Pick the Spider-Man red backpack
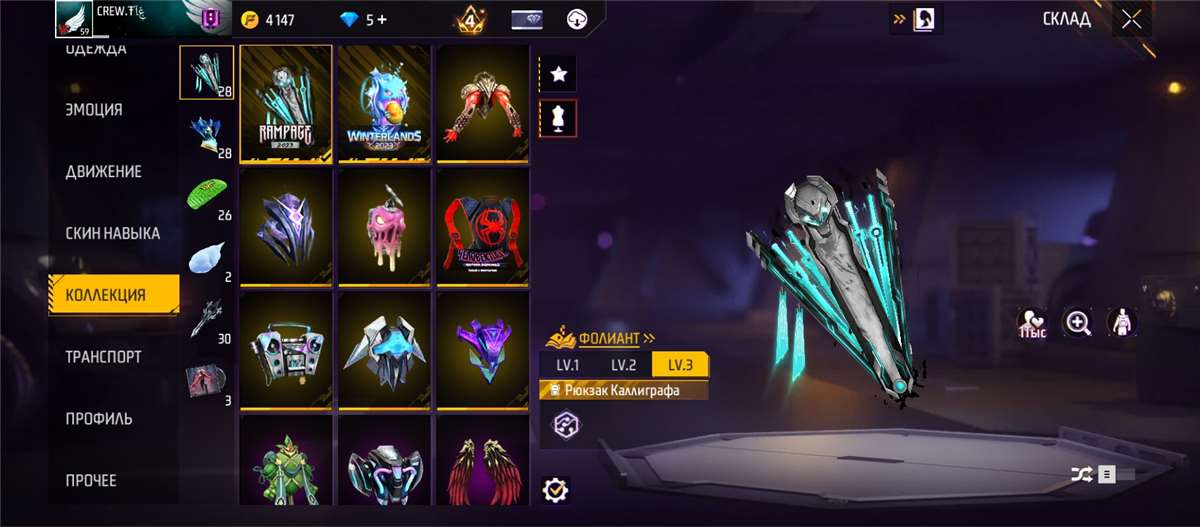 (x=482, y=226)
